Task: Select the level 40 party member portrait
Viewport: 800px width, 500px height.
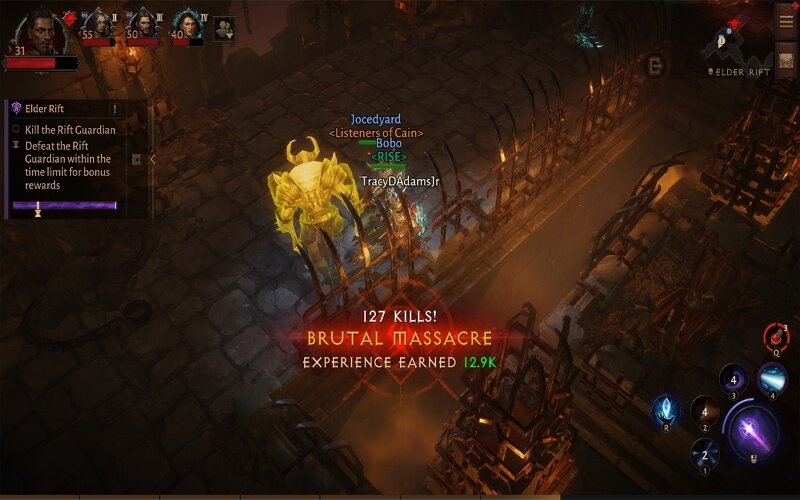Action: point(187,24)
